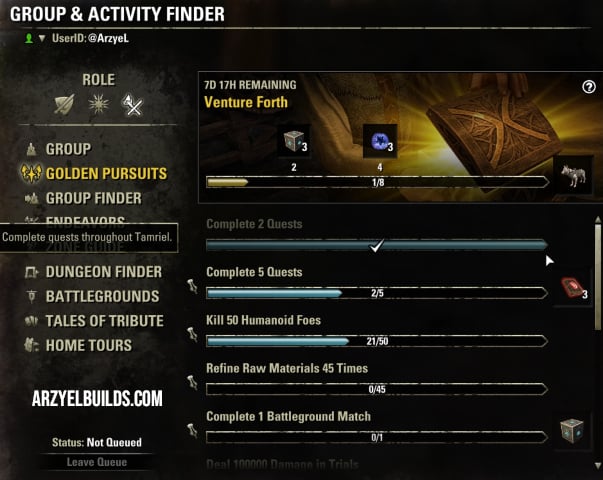Select the starburst healer role icon
Screen dimensions: 603x480
[x=100, y=103]
